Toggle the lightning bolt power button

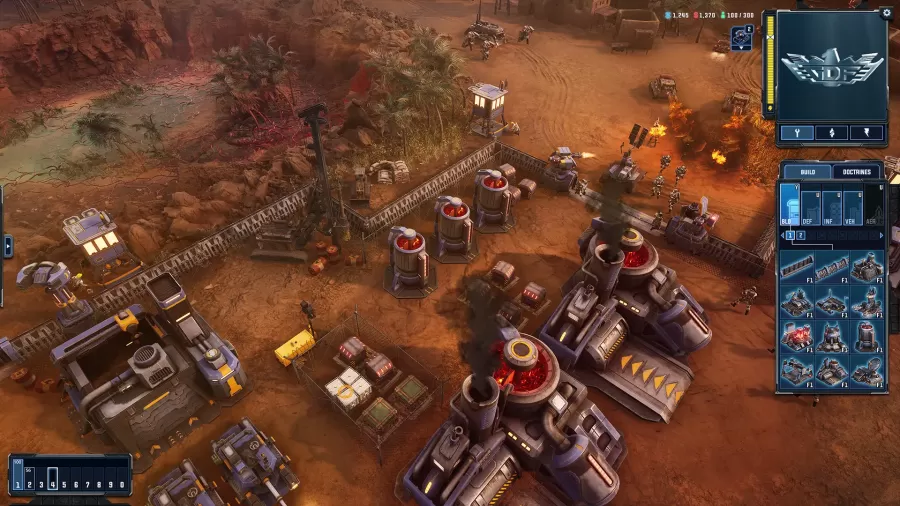coord(831,133)
